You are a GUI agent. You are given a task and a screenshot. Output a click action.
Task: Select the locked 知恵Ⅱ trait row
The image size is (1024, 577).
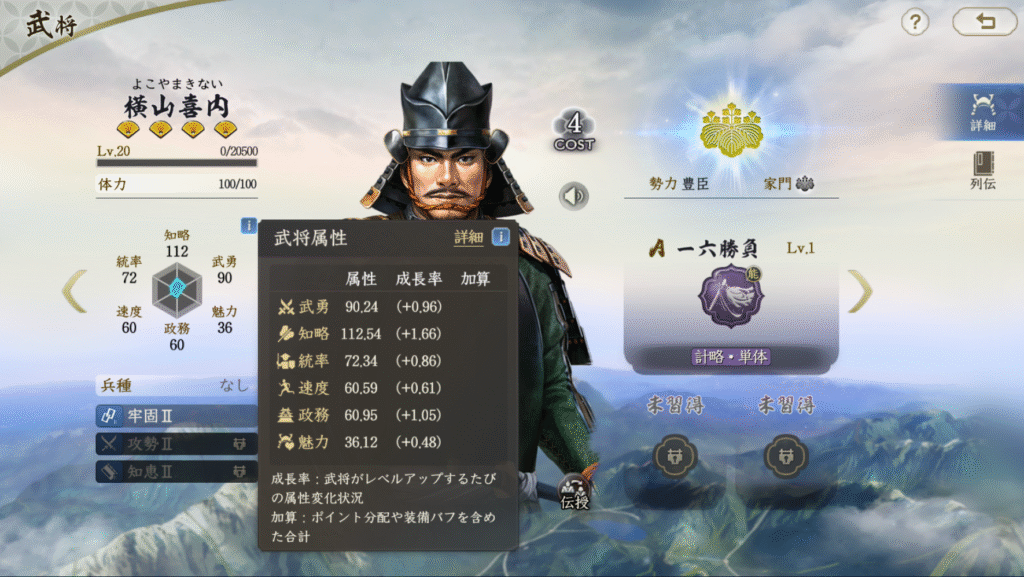(176, 470)
